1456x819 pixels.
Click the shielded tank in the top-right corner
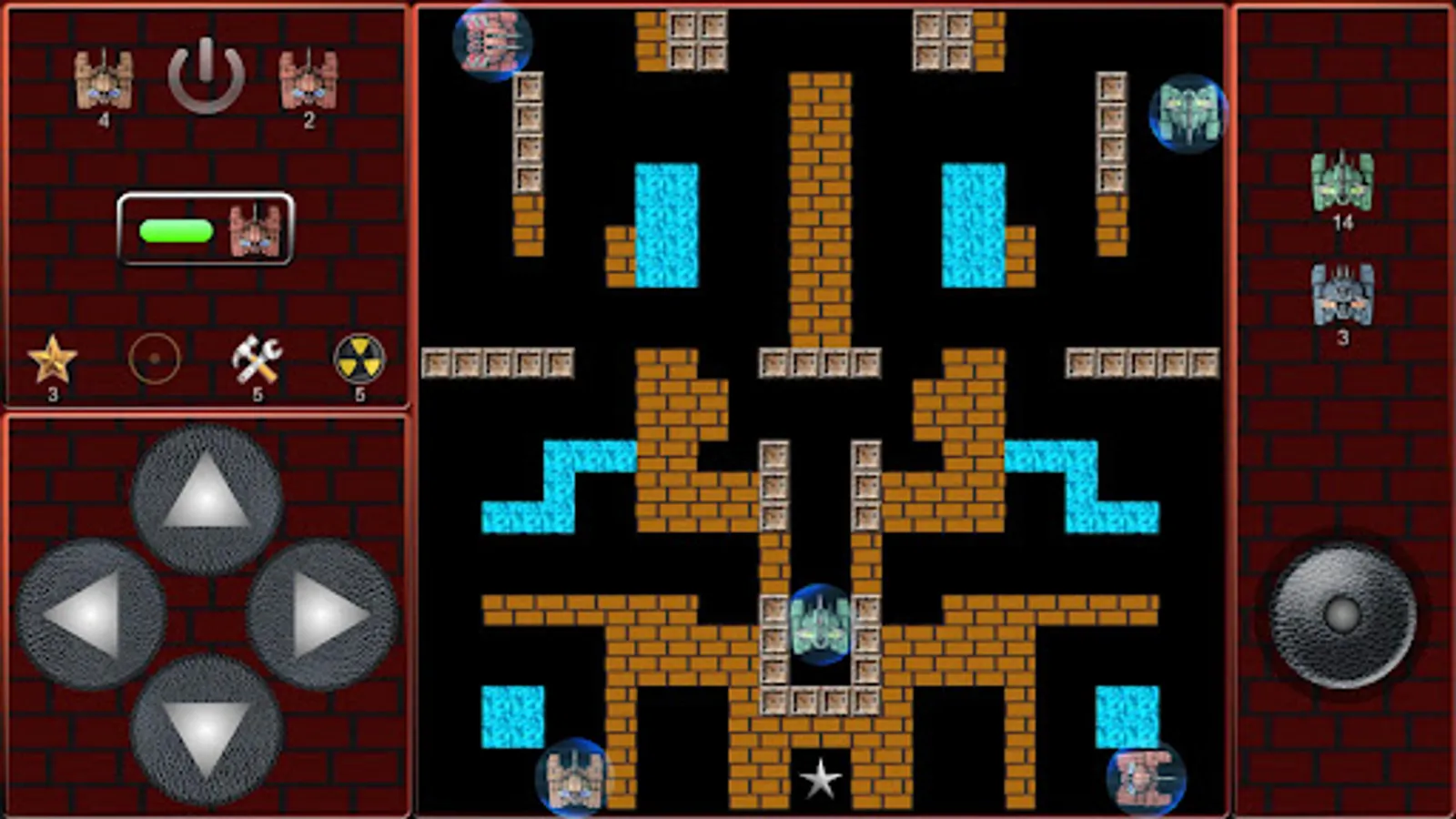(x=1188, y=115)
